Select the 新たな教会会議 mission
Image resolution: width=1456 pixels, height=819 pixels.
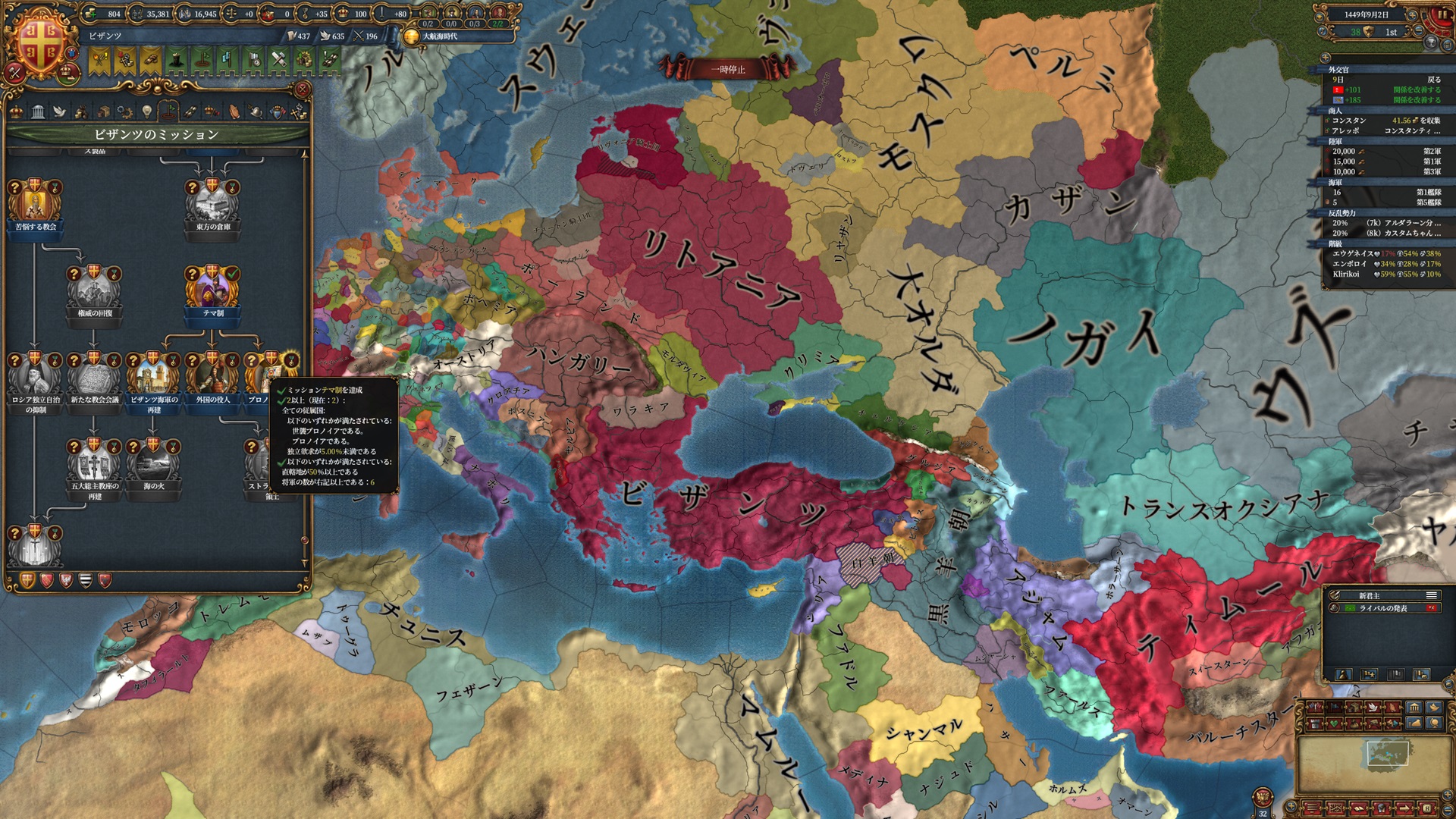click(94, 376)
